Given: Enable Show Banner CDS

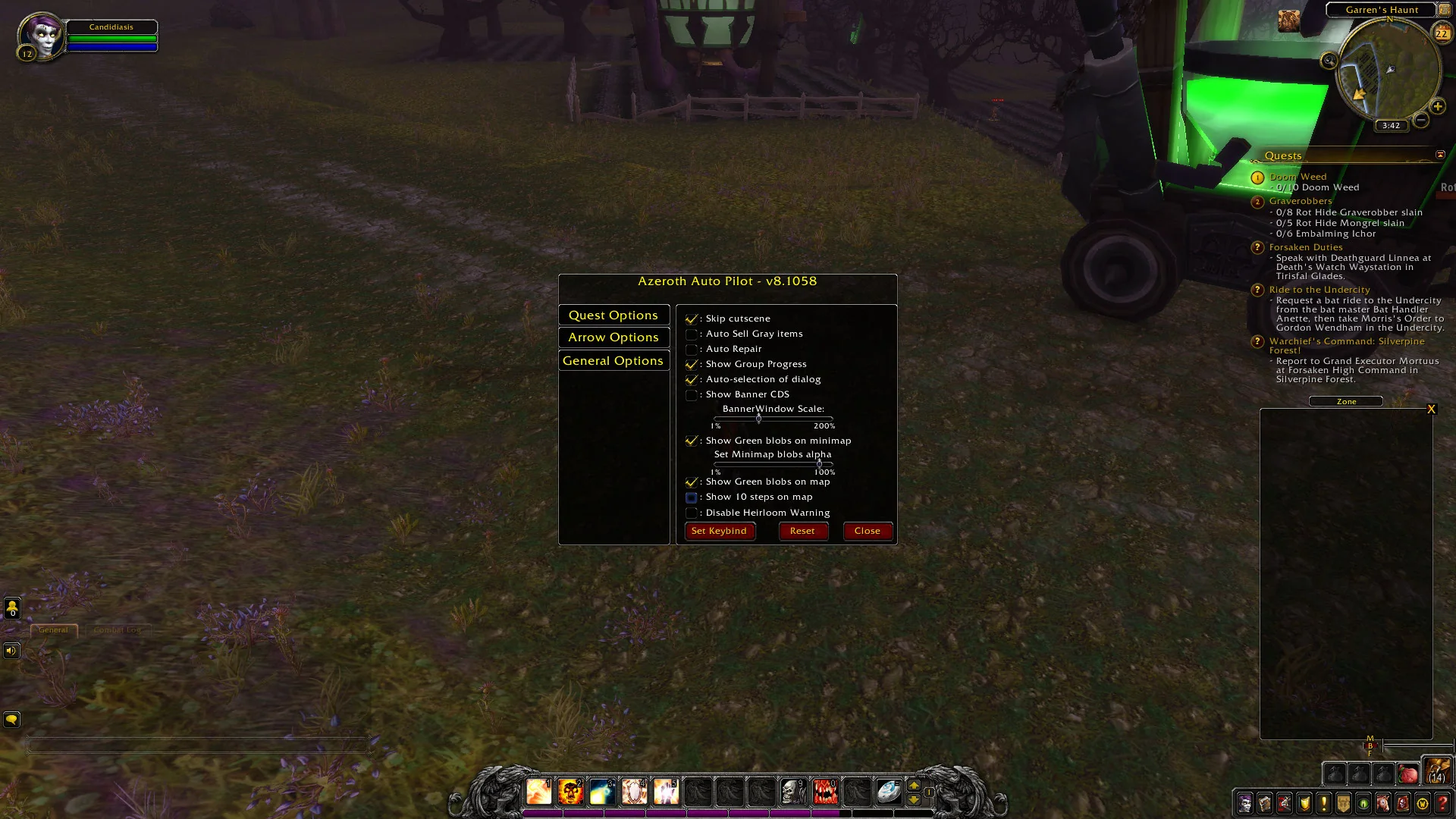Looking at the screenshot, I should pos(692,395).
